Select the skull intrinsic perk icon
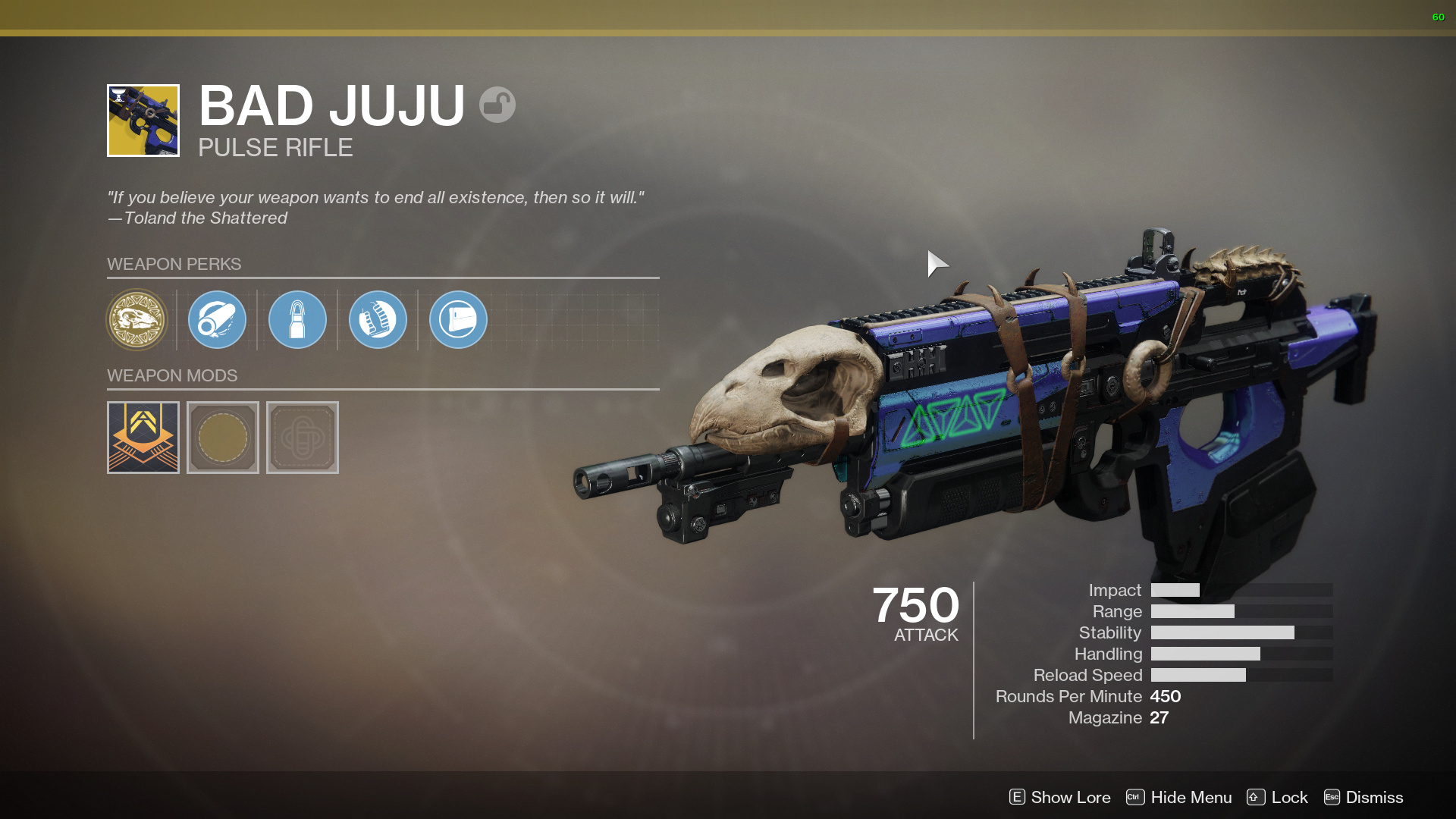The height and width of the screenshot is (819, 1456). pyautogui.click(x=137, y=320)
